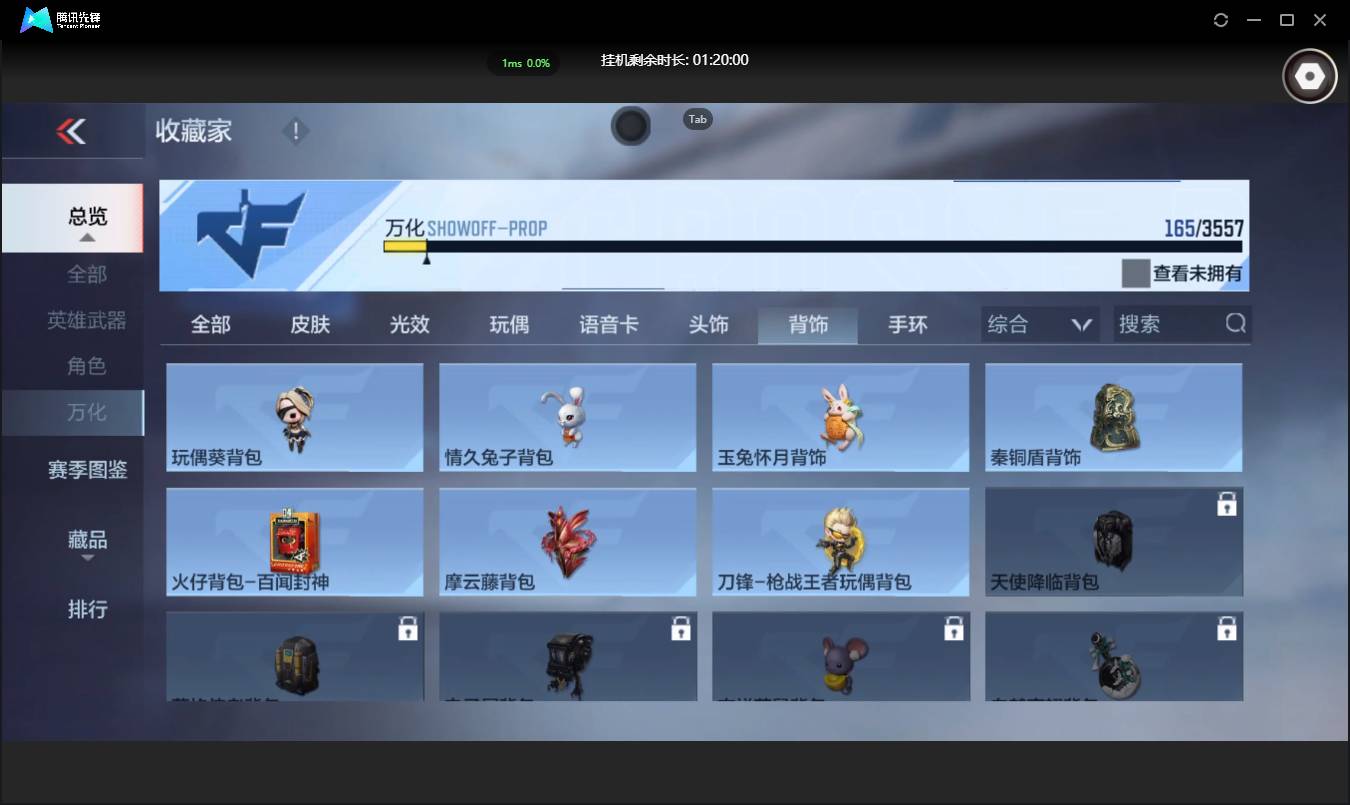Click the back arrow chevron at top left

tap(72, 131)
